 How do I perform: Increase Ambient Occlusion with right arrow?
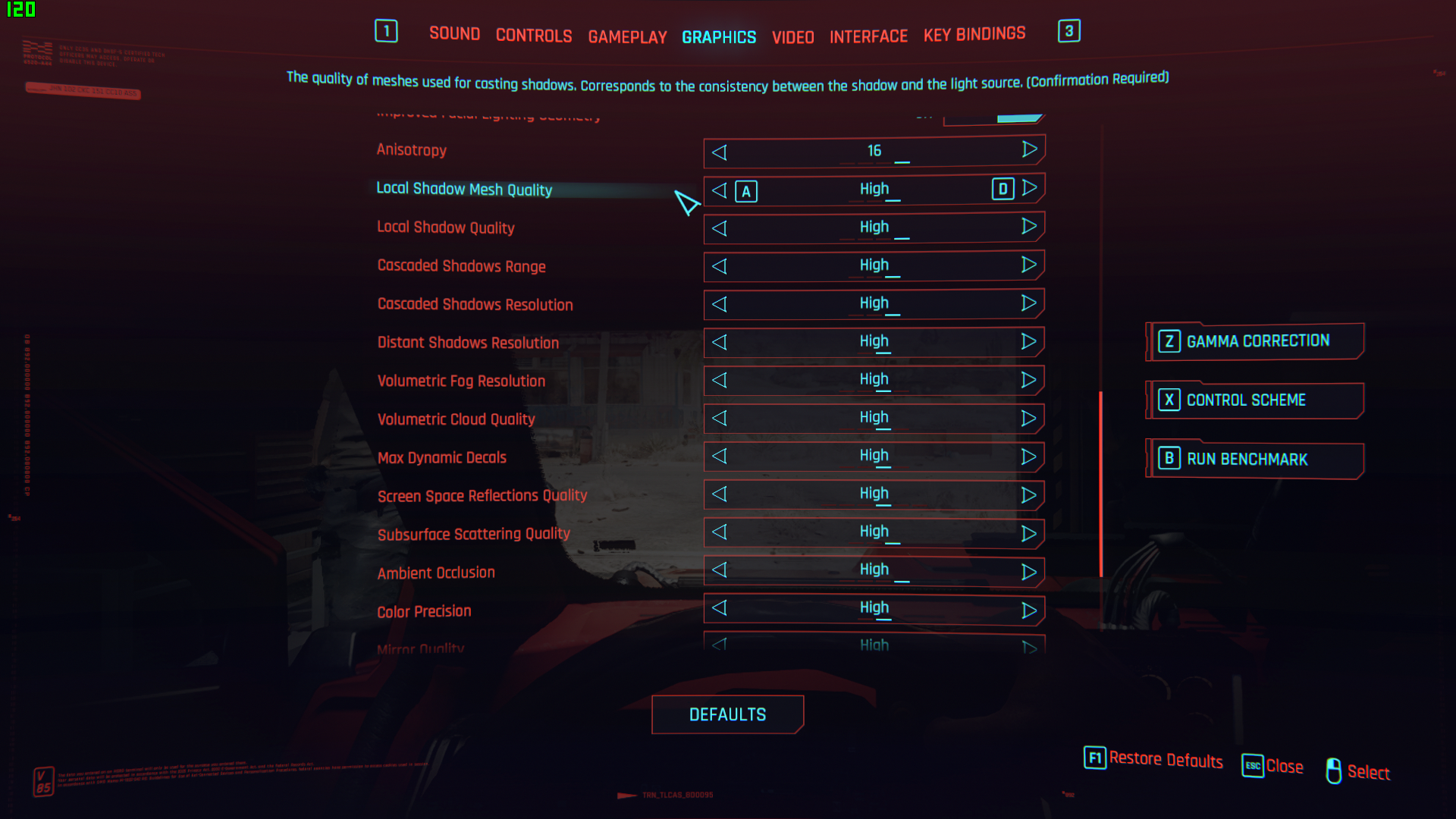pyautogui.click(x=1029, y=572)
